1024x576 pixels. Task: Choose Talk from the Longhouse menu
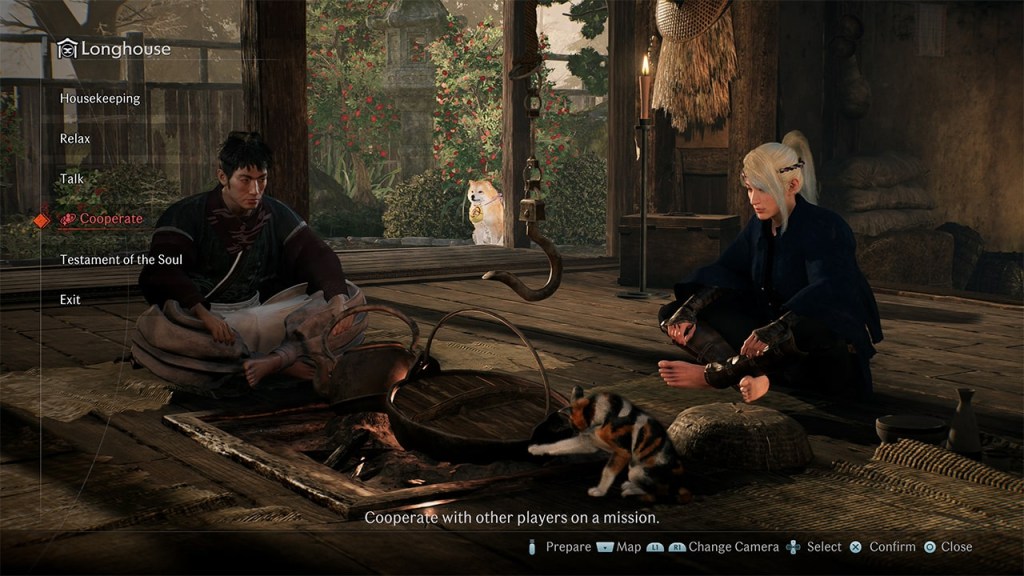(72, 179)
